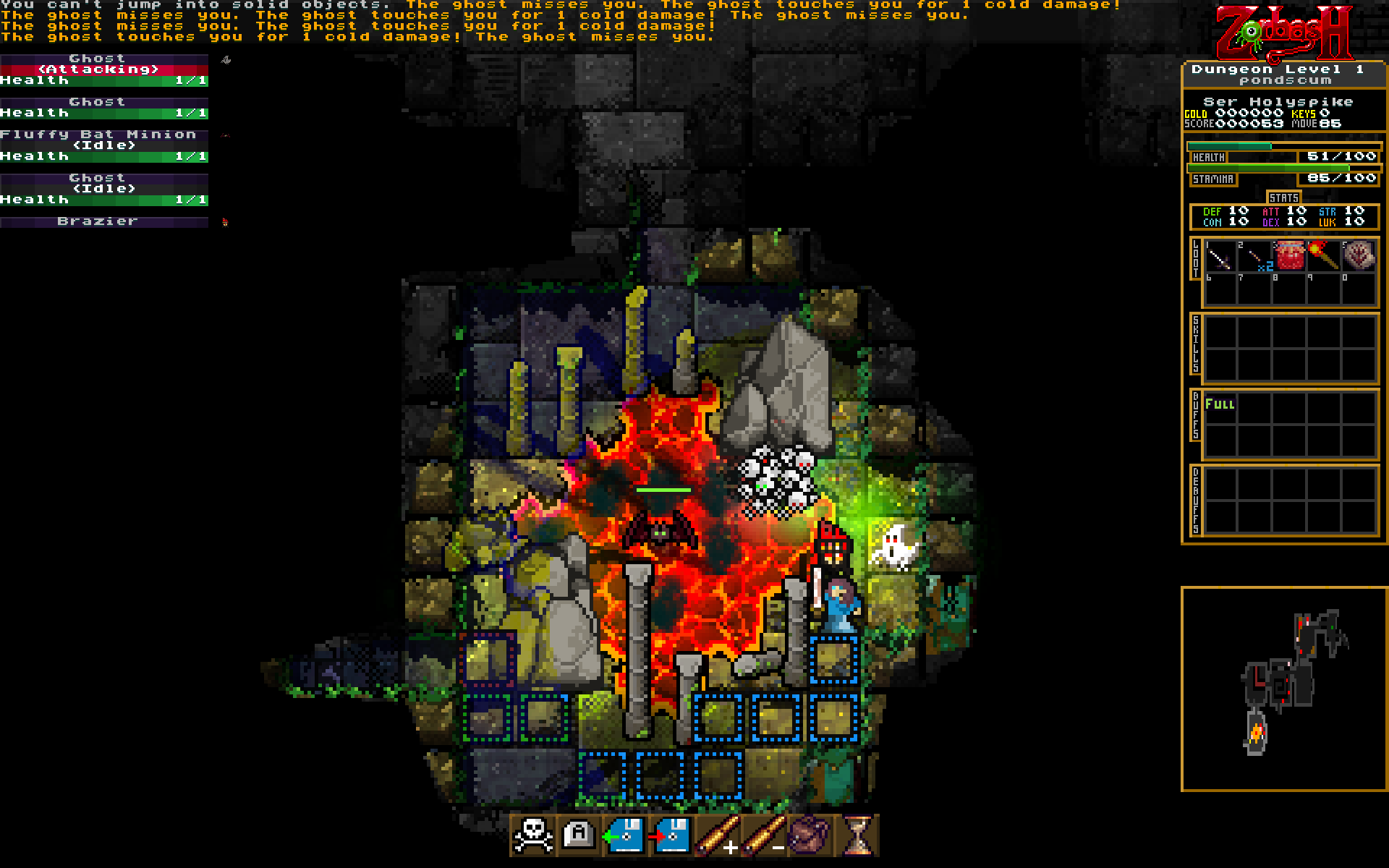Click the floppy disk with green arrow

coord(624,835)
